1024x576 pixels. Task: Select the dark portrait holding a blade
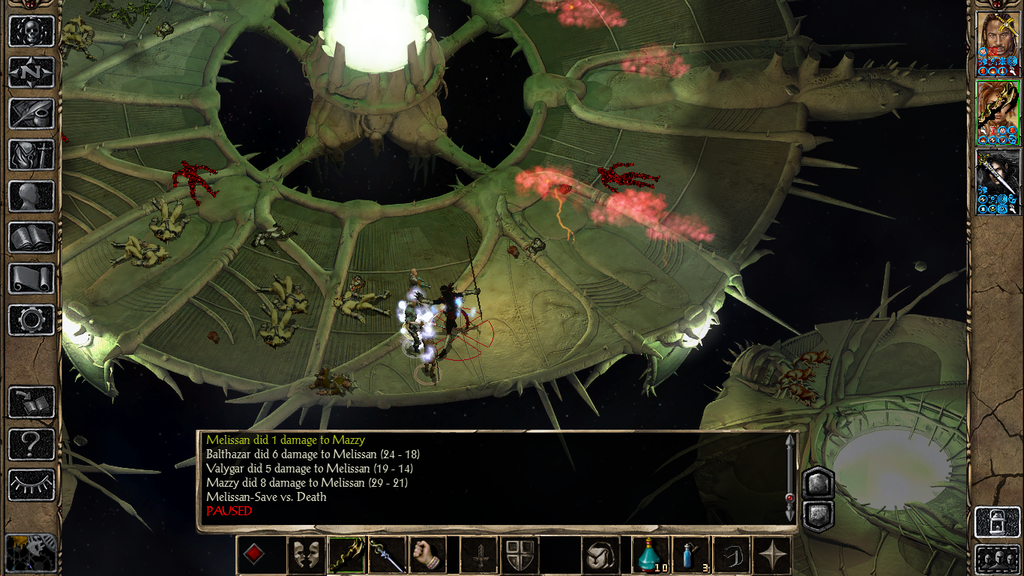[x=997, y=181]
